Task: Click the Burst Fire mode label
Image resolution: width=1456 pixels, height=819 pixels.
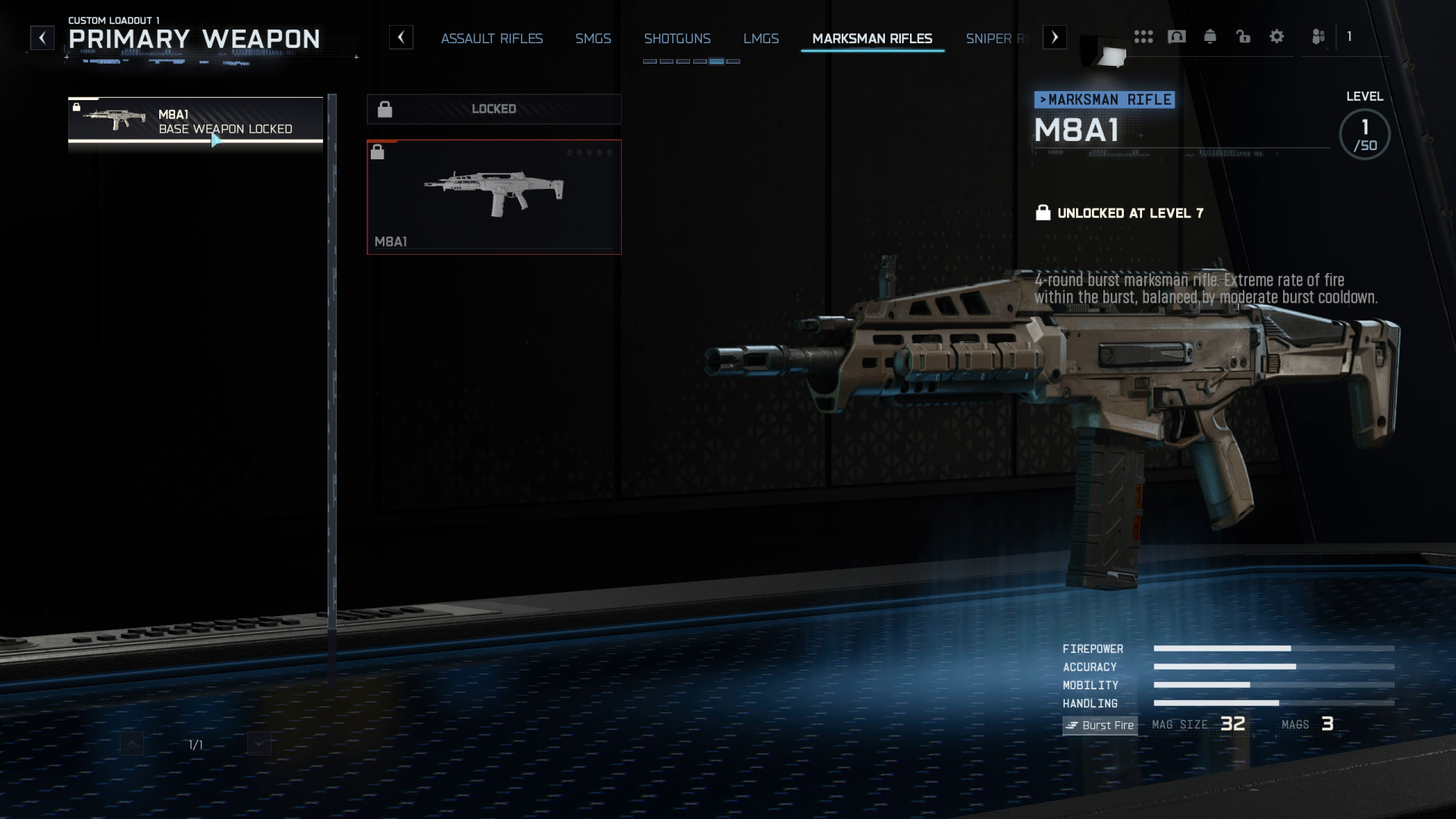Action: click(x=1100, y=725)
